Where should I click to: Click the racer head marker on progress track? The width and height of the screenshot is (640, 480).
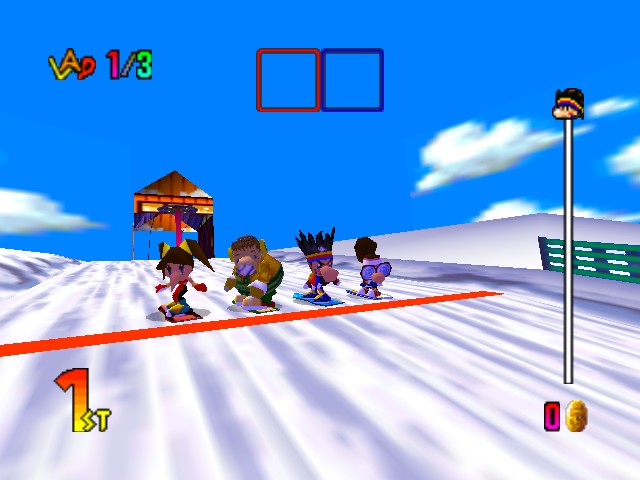tap(568, 104)
